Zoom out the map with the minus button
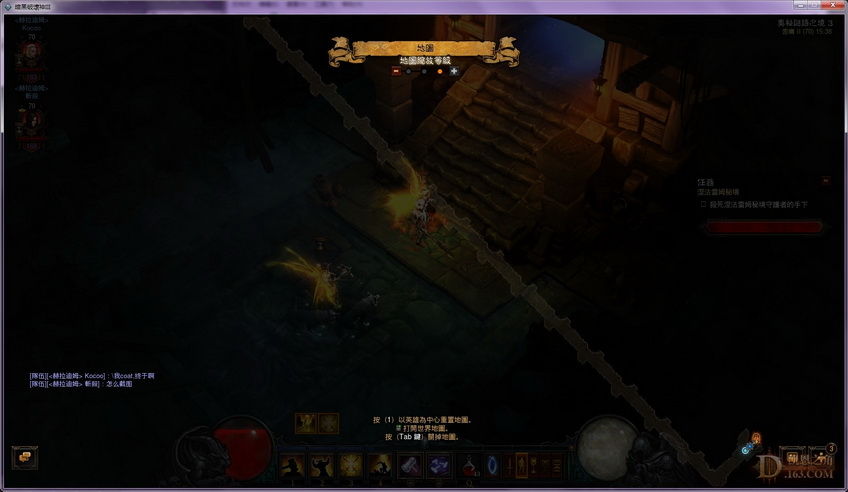The width and height of the screenshot is (848, 492). (395, 71)
